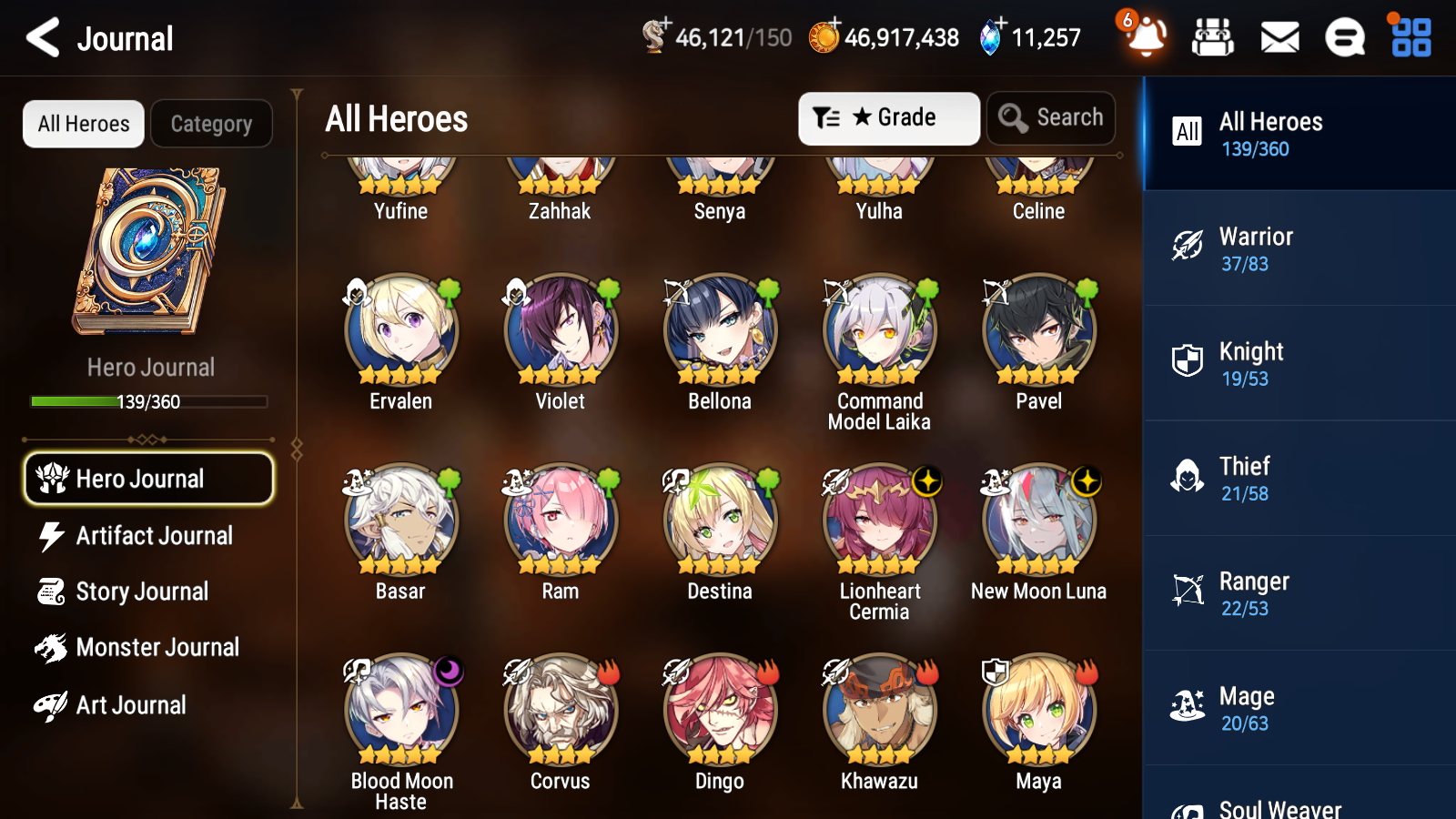Open the Search function

(x=1051, y=117)
